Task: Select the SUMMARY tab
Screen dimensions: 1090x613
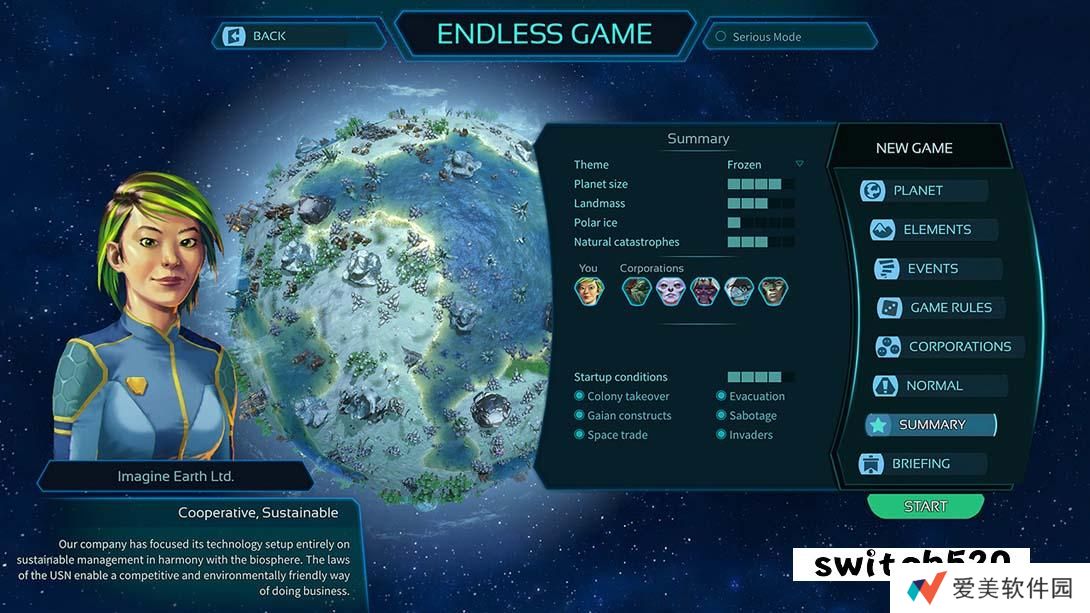Action: tap(931, 424)
